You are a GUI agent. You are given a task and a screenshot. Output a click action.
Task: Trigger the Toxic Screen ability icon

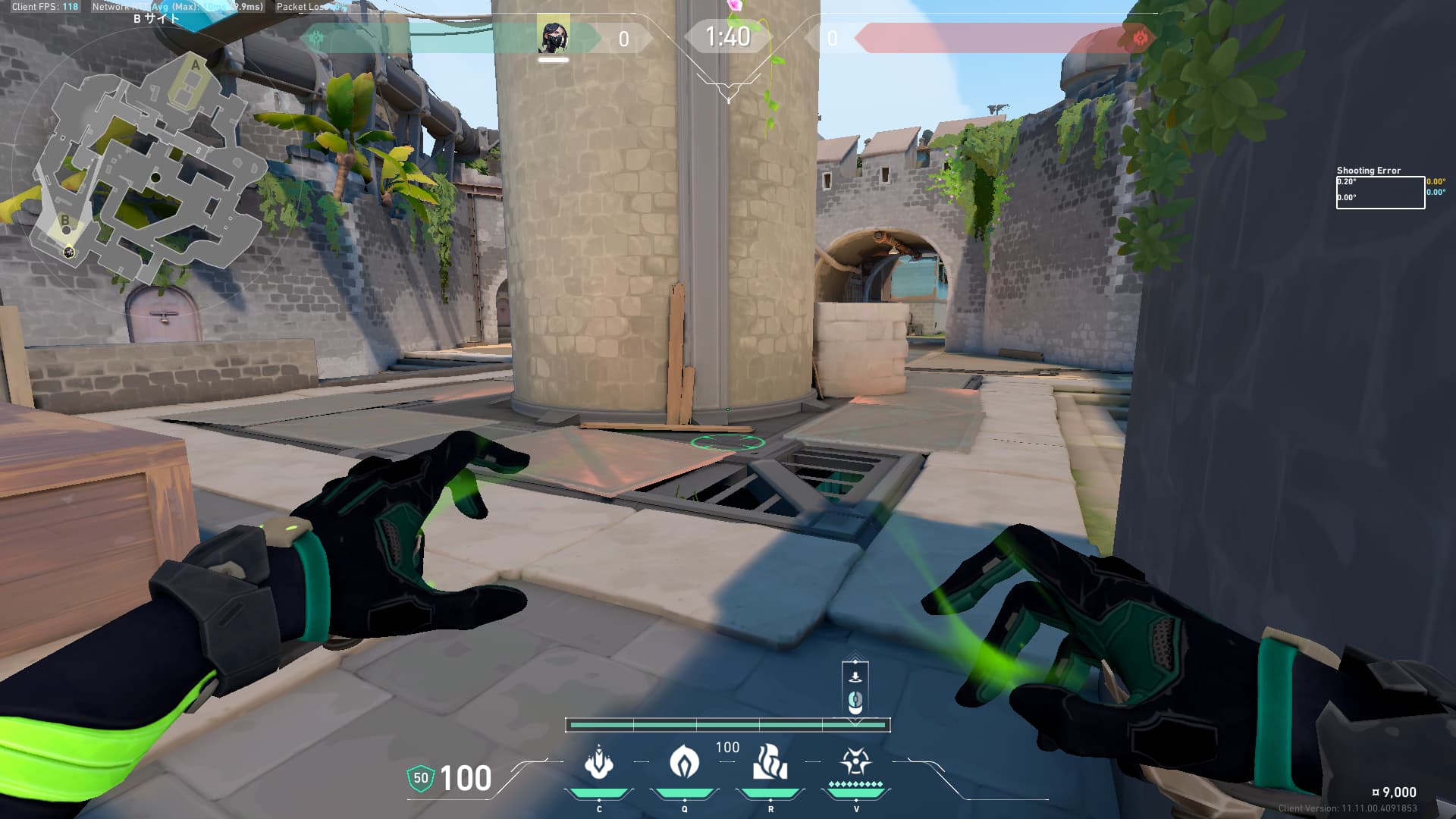(770, 762)
